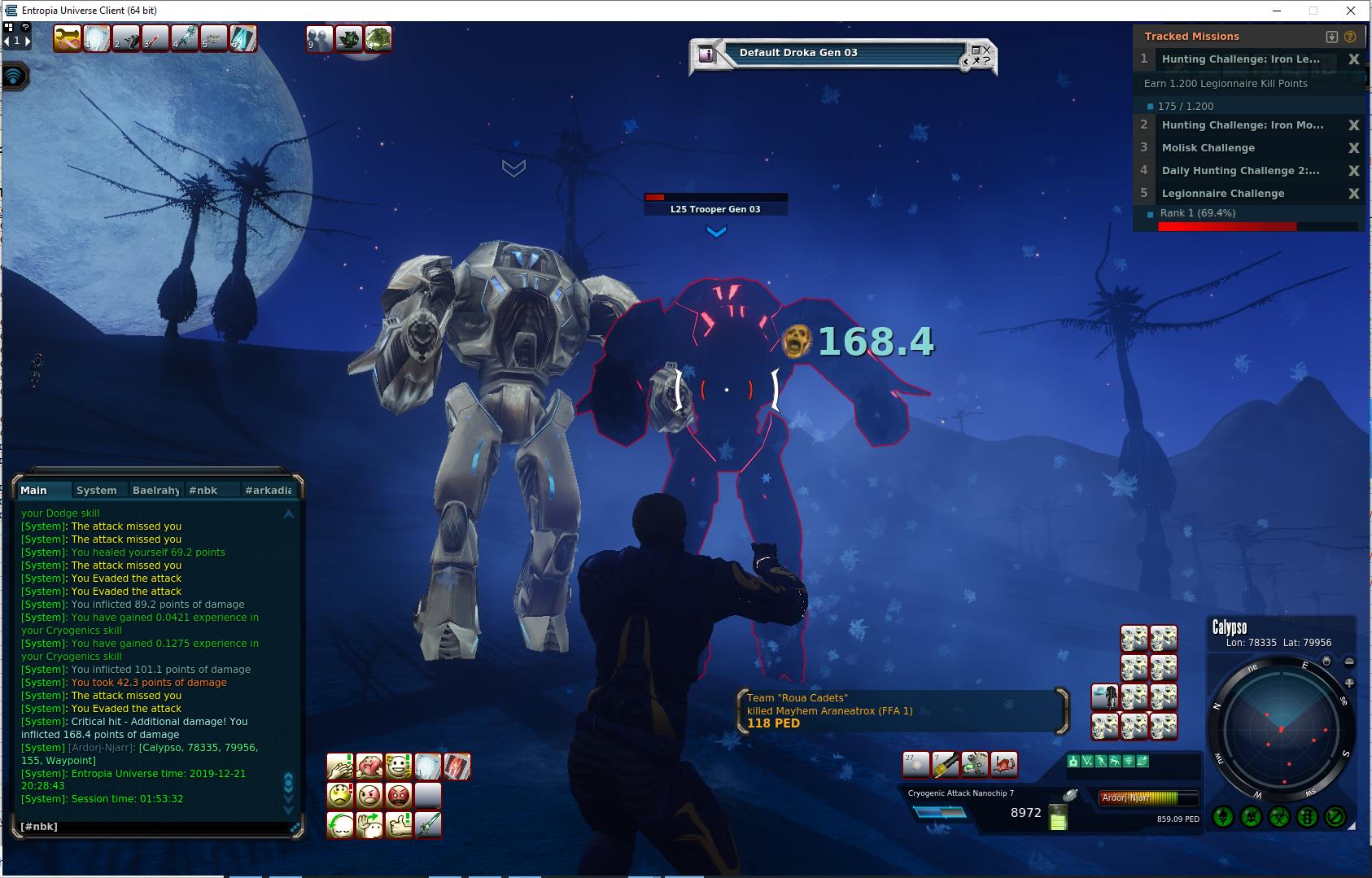
Task: Click the traffic light icon below radar
Action: tap(1307, 816)
